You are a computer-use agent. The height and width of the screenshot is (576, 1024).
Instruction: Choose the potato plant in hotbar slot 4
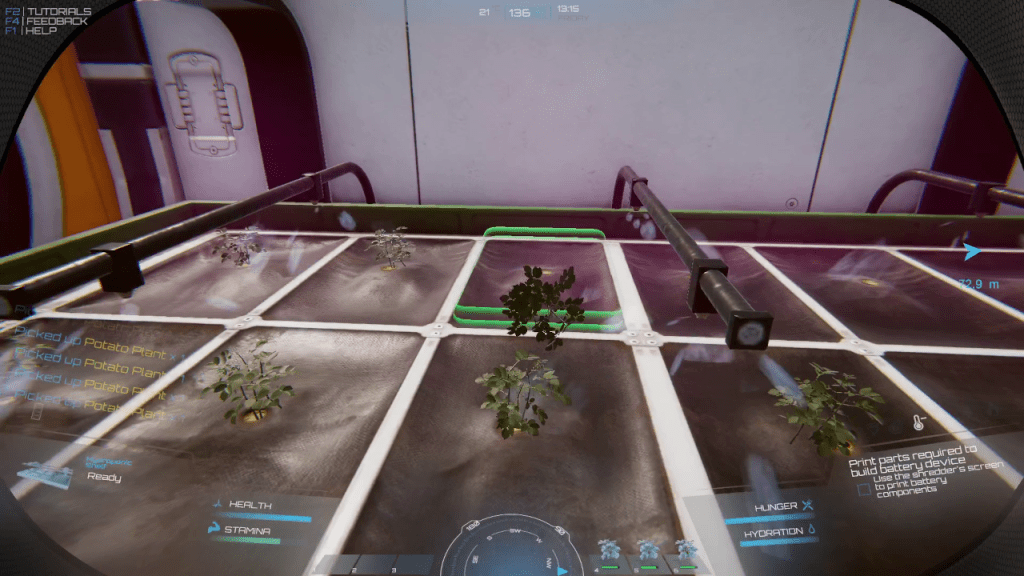(x=607, y=550)
